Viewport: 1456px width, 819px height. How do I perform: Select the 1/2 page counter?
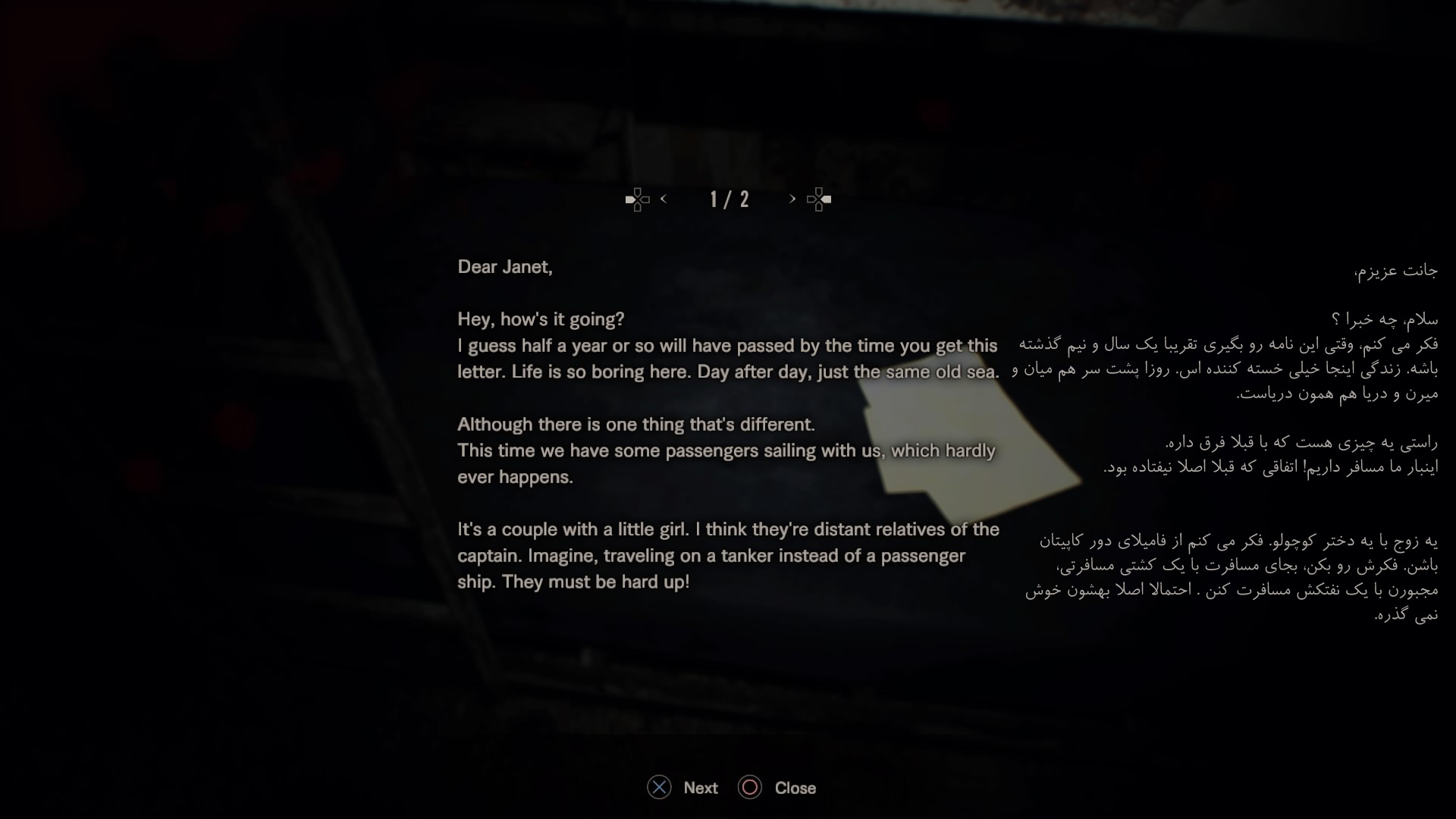[x=728, y=199]
